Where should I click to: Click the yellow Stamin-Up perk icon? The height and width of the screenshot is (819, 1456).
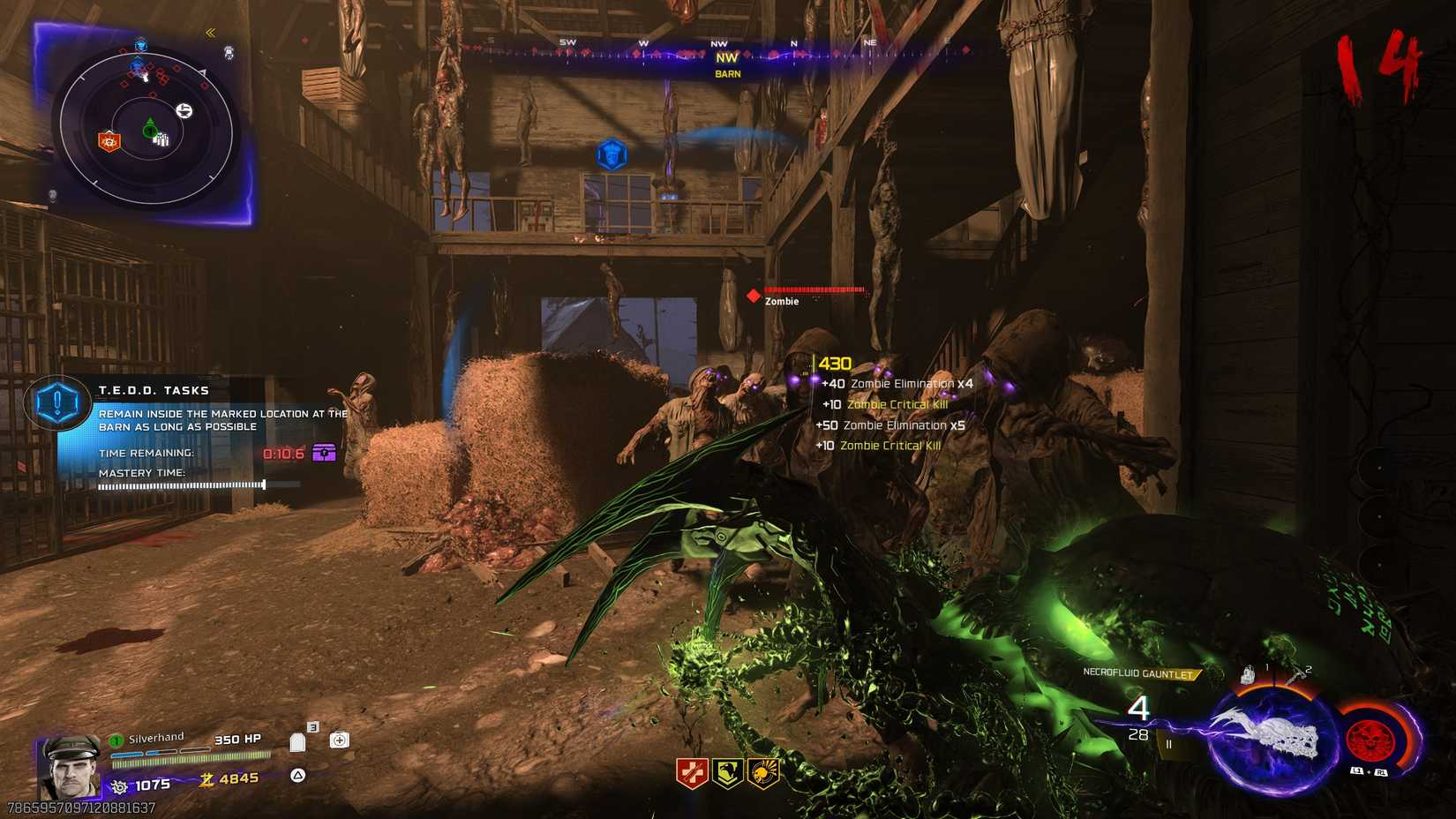click(727, 773)
